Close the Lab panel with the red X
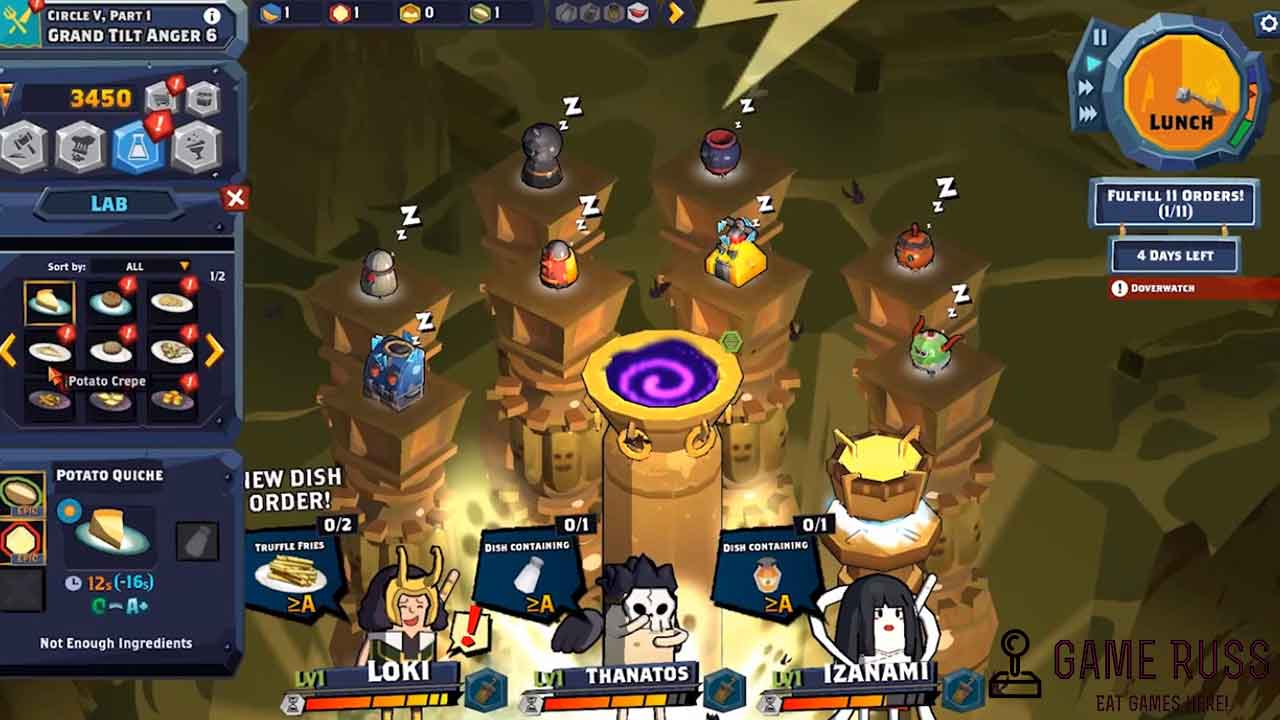The height and width of the screenshot is (720, 1280). point(235,198)
